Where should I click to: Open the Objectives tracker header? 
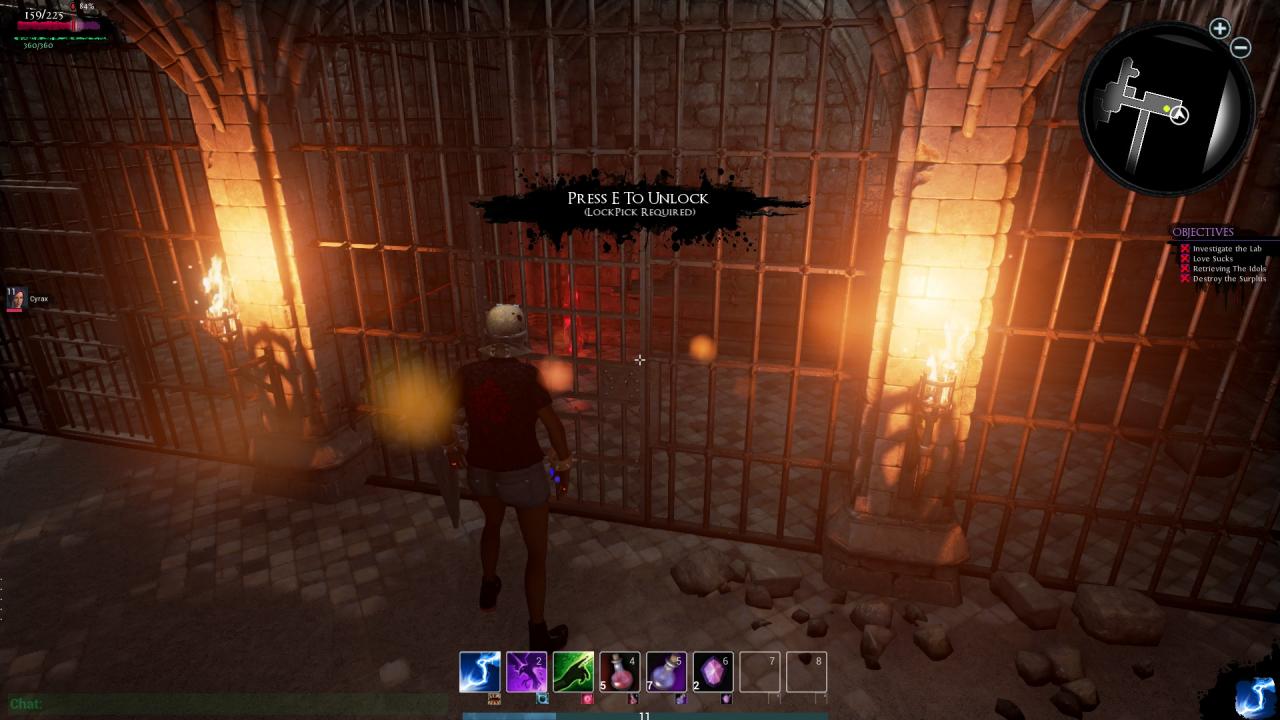click(x=1203, y=232)
